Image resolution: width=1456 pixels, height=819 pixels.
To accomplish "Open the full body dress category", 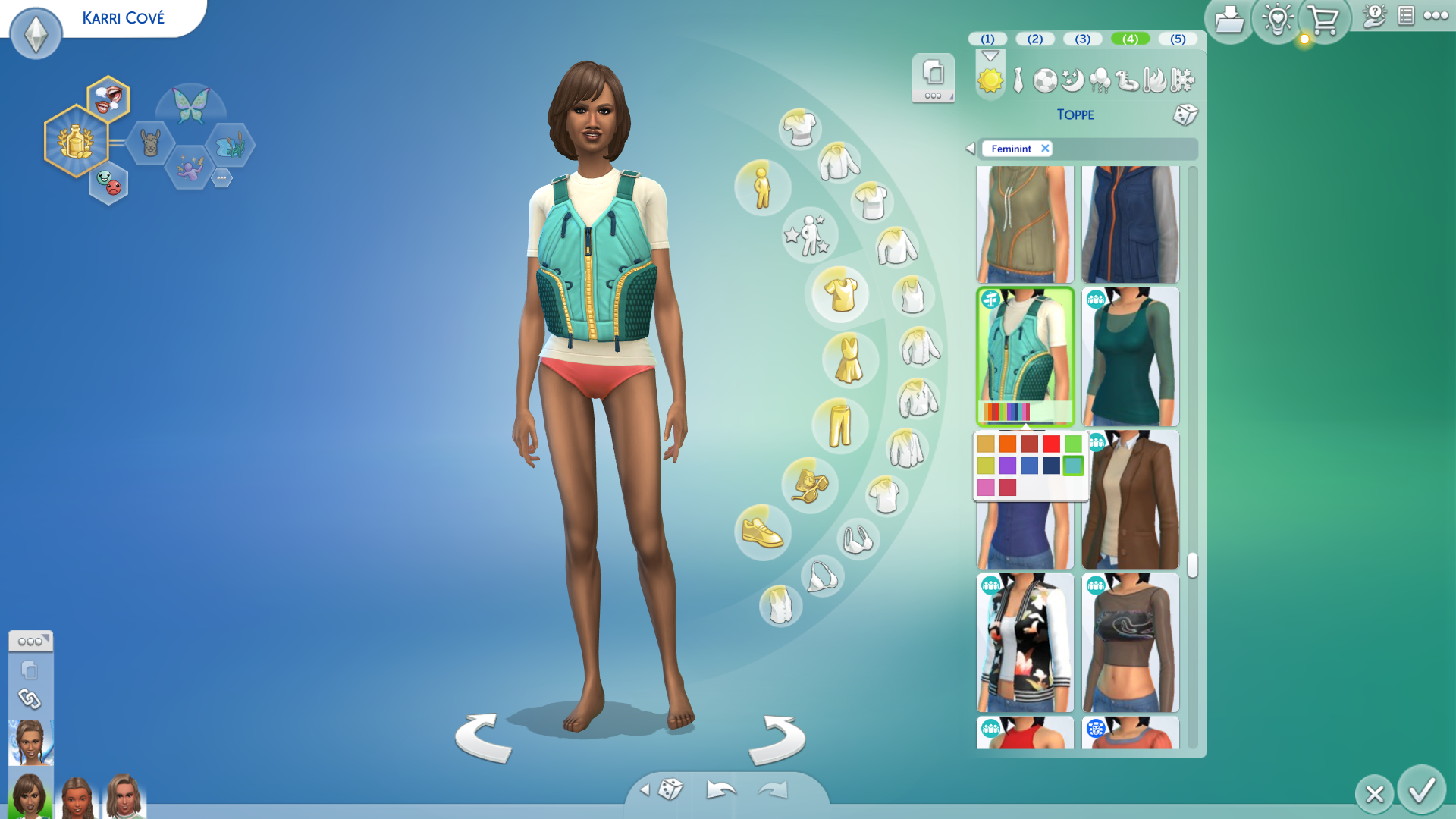I will coord(849,359).
